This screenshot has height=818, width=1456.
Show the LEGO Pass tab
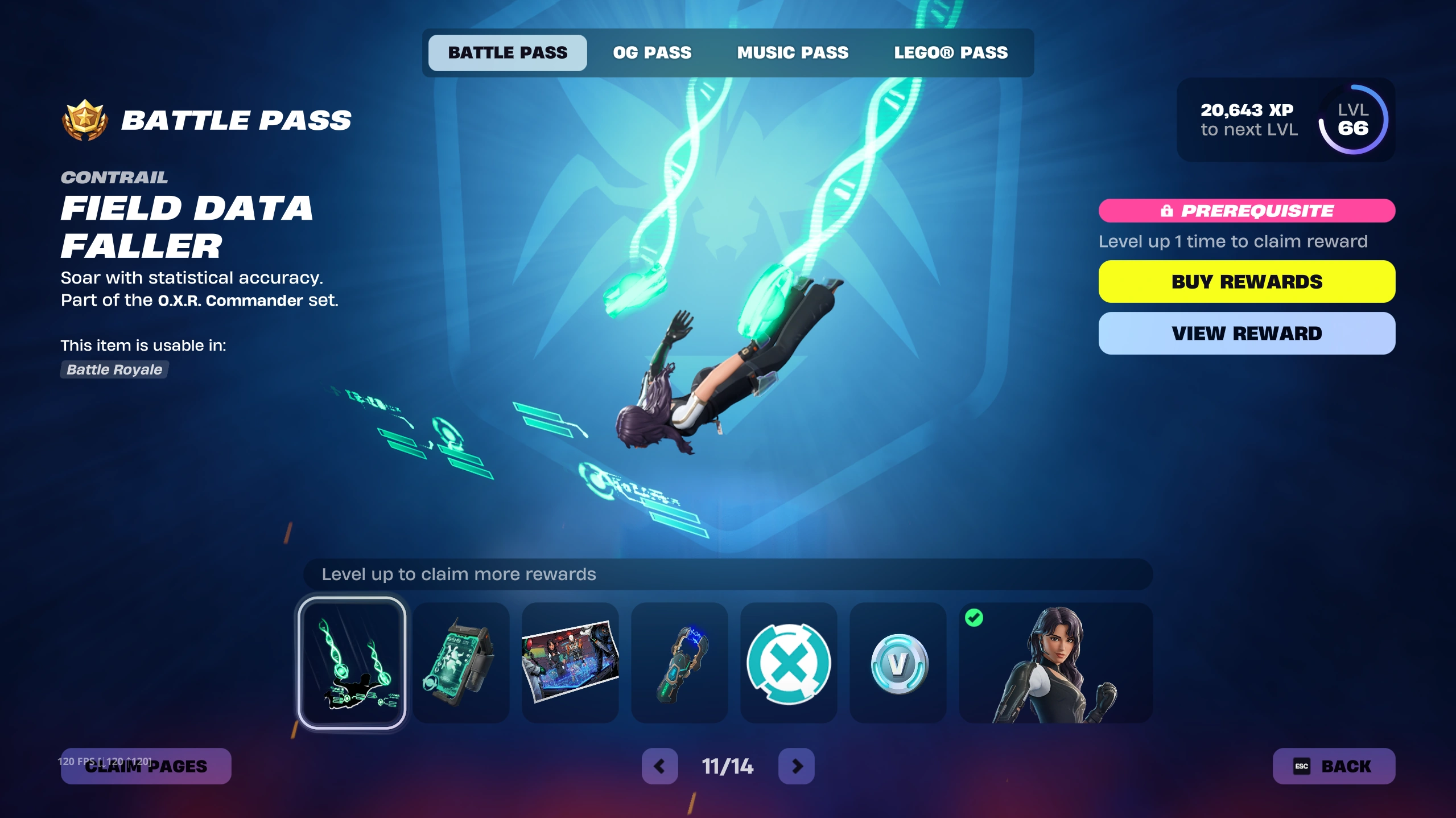(950, 53)
